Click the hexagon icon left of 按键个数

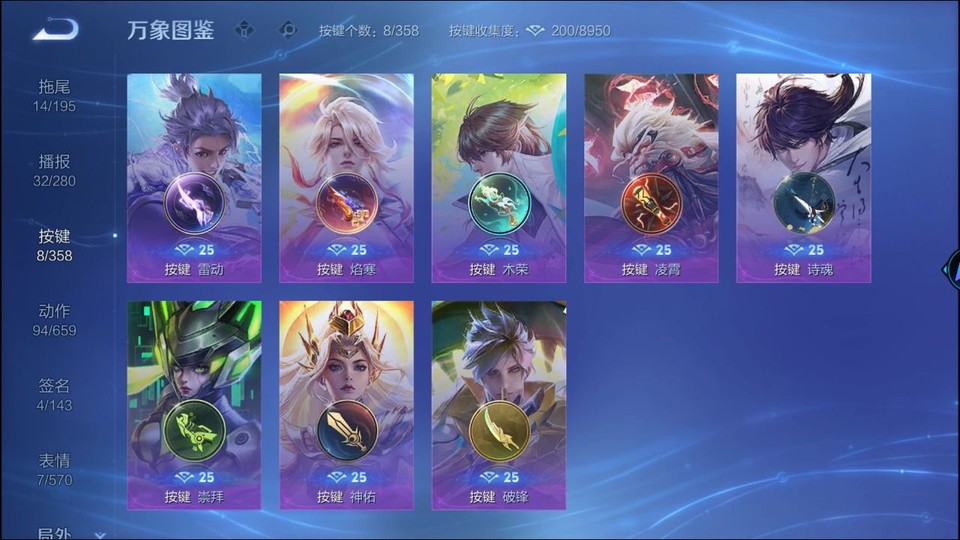[x=289, y=30]
